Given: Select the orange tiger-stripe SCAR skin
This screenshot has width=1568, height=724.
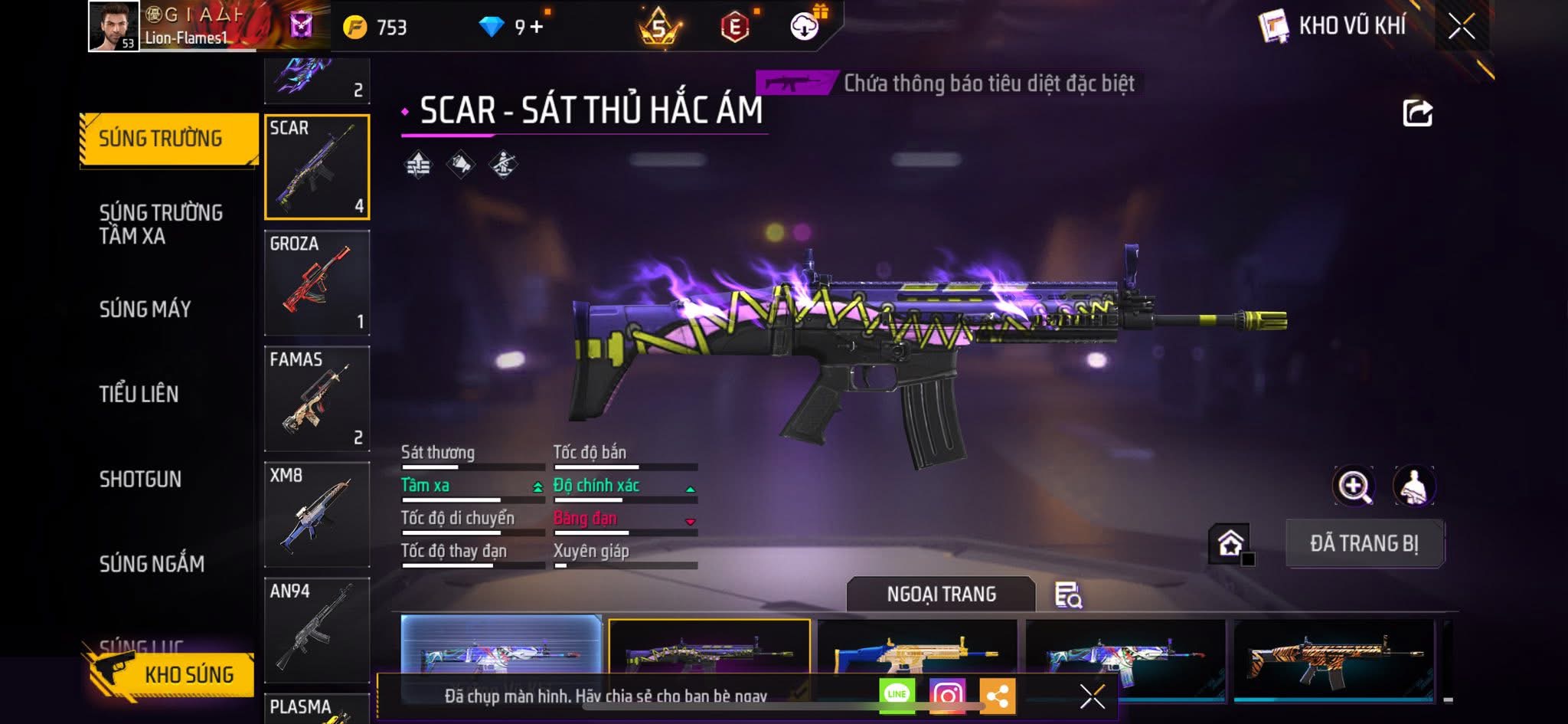Looking at the screenshot, I should (1334, 656).
